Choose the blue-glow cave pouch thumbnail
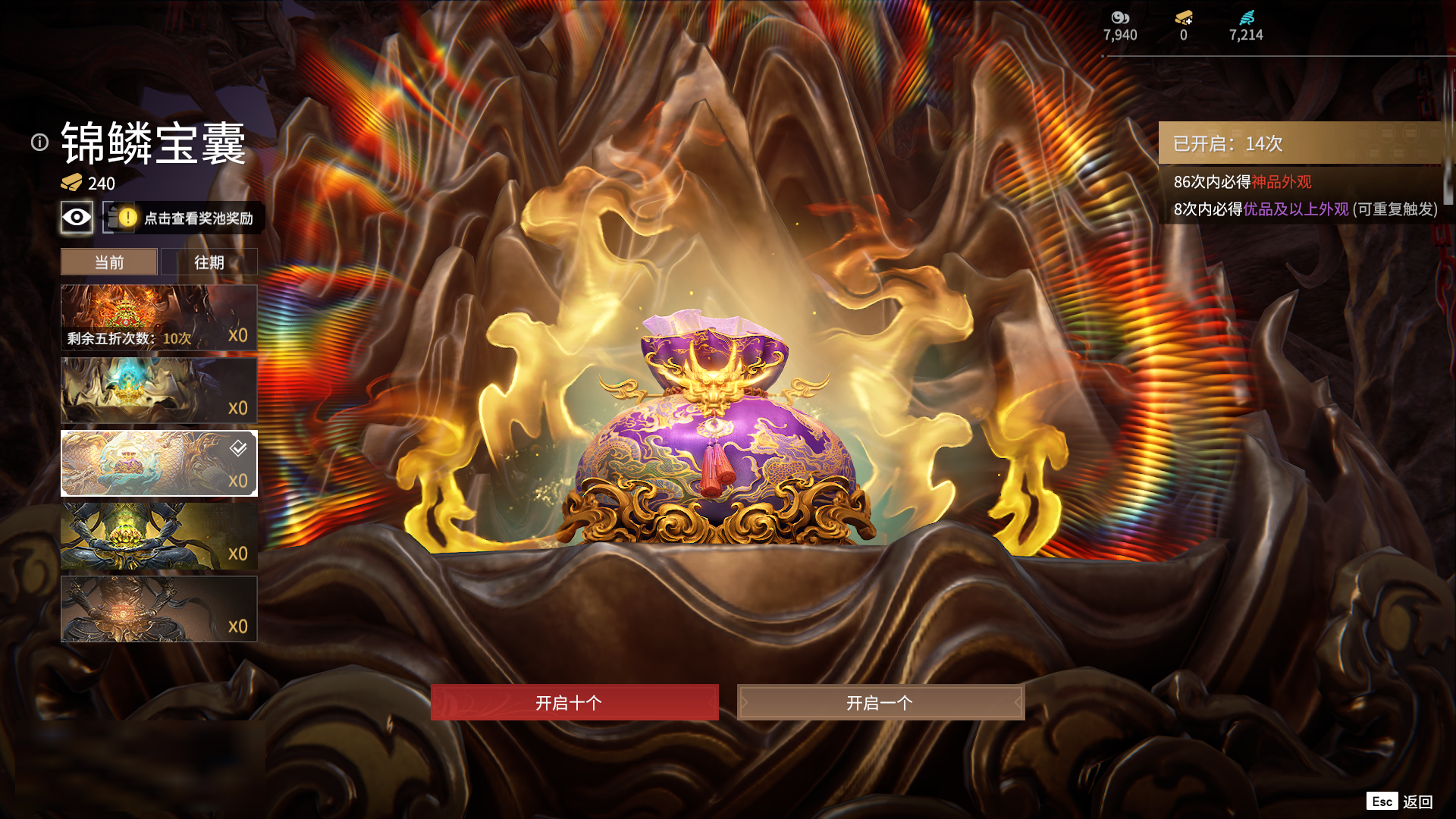This screenshot has width=1456, height=819. click(x=158, y=391)
